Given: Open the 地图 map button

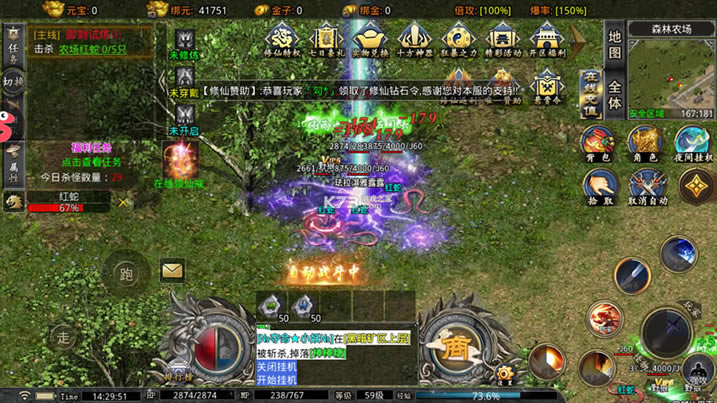Looking at the screenshot, I should point(615,45).
